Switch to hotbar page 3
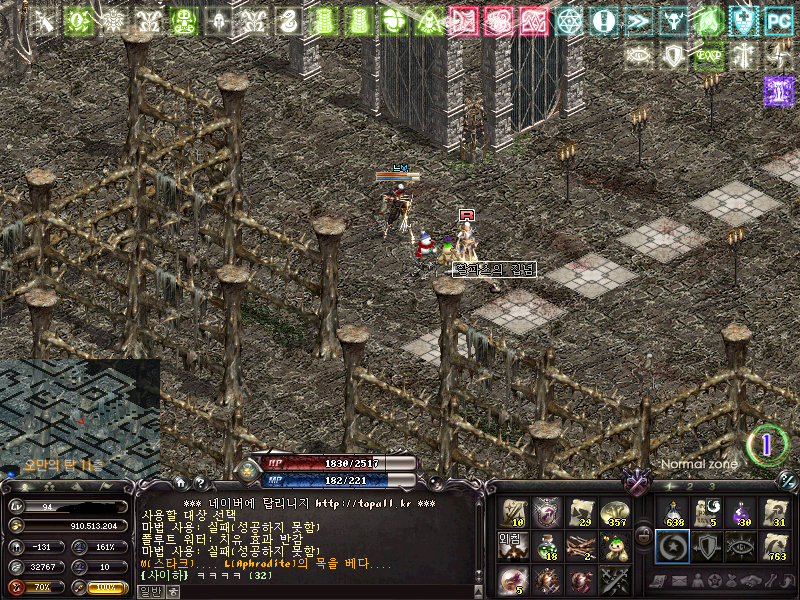800x600 pixels. pyautogui.click(x=711, y=486)
